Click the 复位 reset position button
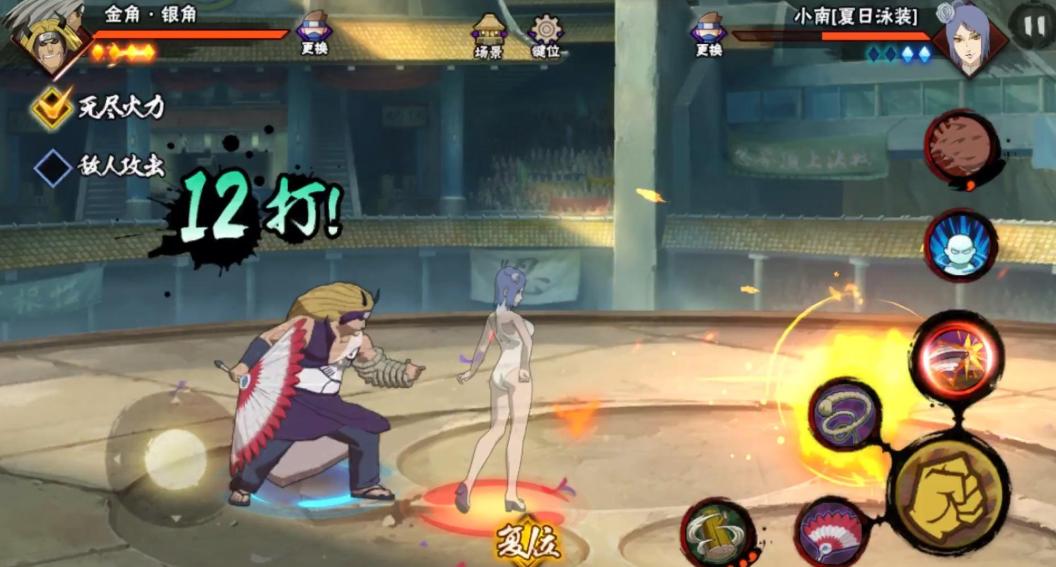1056x567 pixels. coord(527,543)
